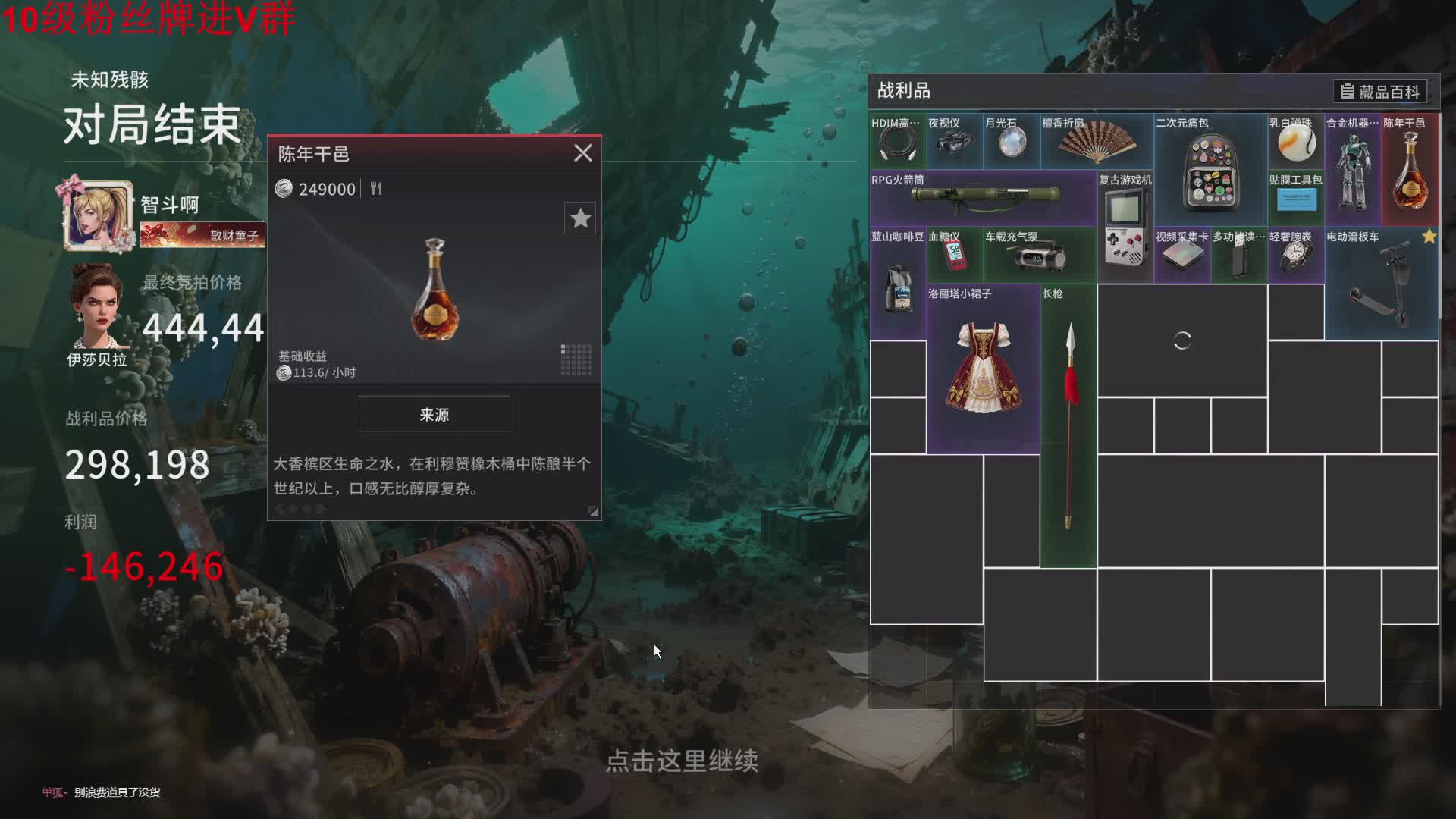Select the RPG火箭筒 loot item
Image resolution: width=1456 pixels, height=819 pixels.
click(x=984, y=199)
